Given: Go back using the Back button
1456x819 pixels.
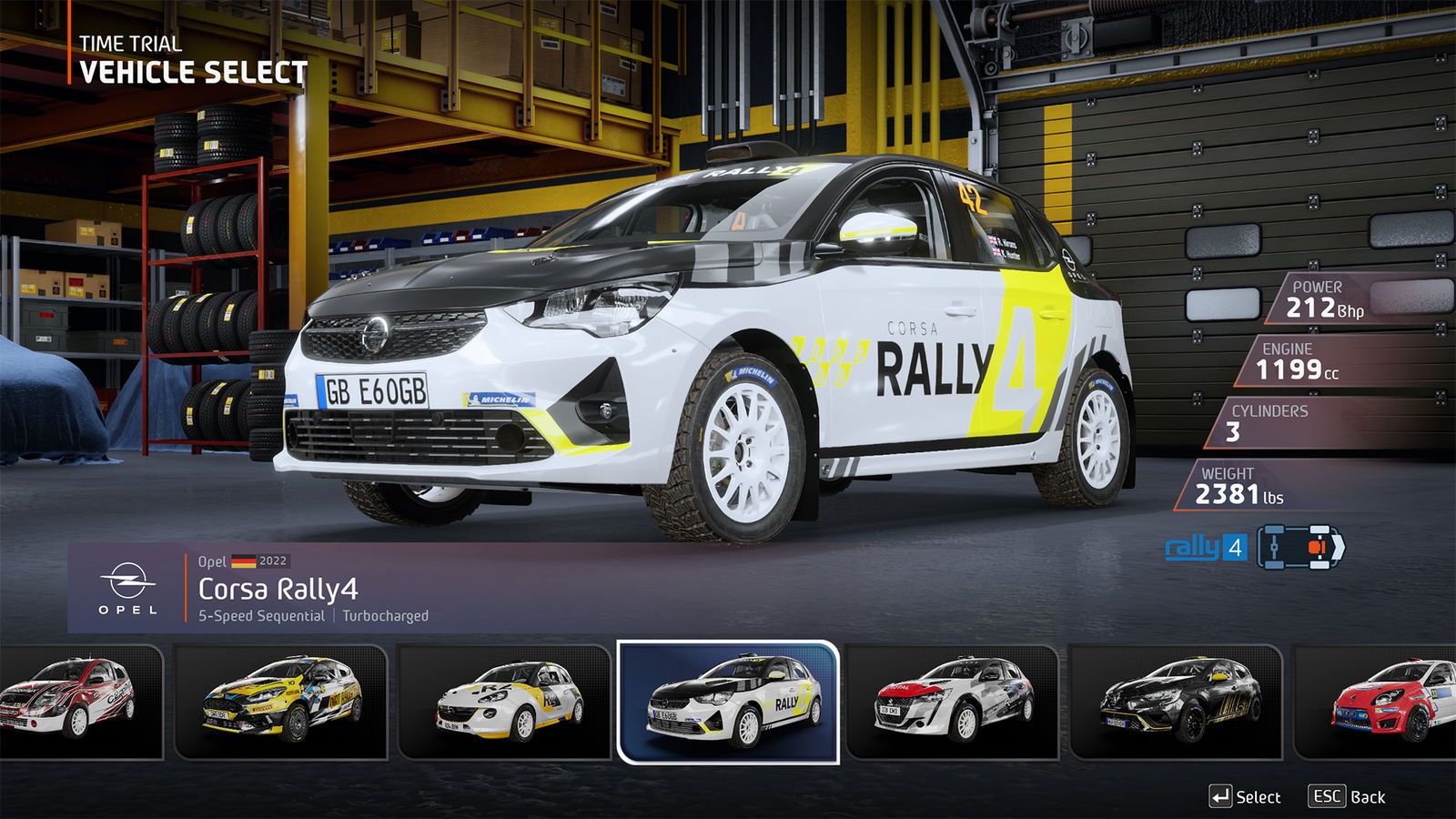Looking at the screenshot, I should coord(1347,797).
